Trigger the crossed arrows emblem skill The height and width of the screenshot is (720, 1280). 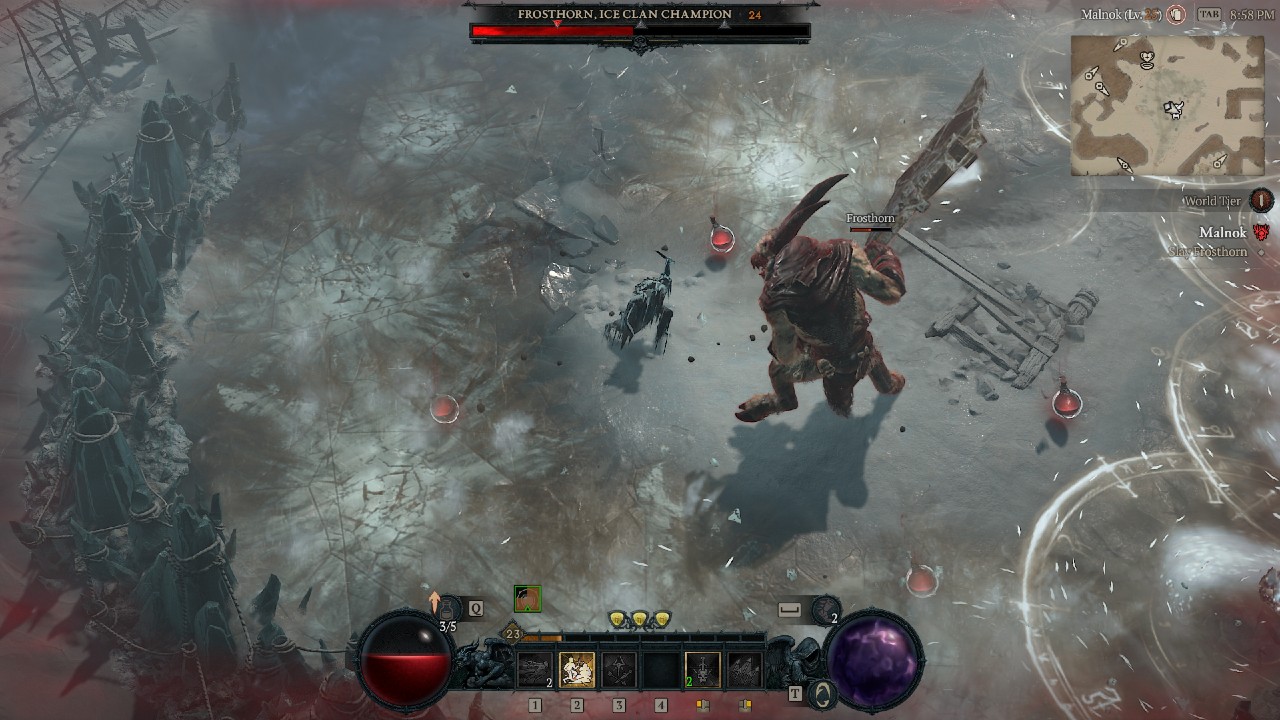click(619, 670)
